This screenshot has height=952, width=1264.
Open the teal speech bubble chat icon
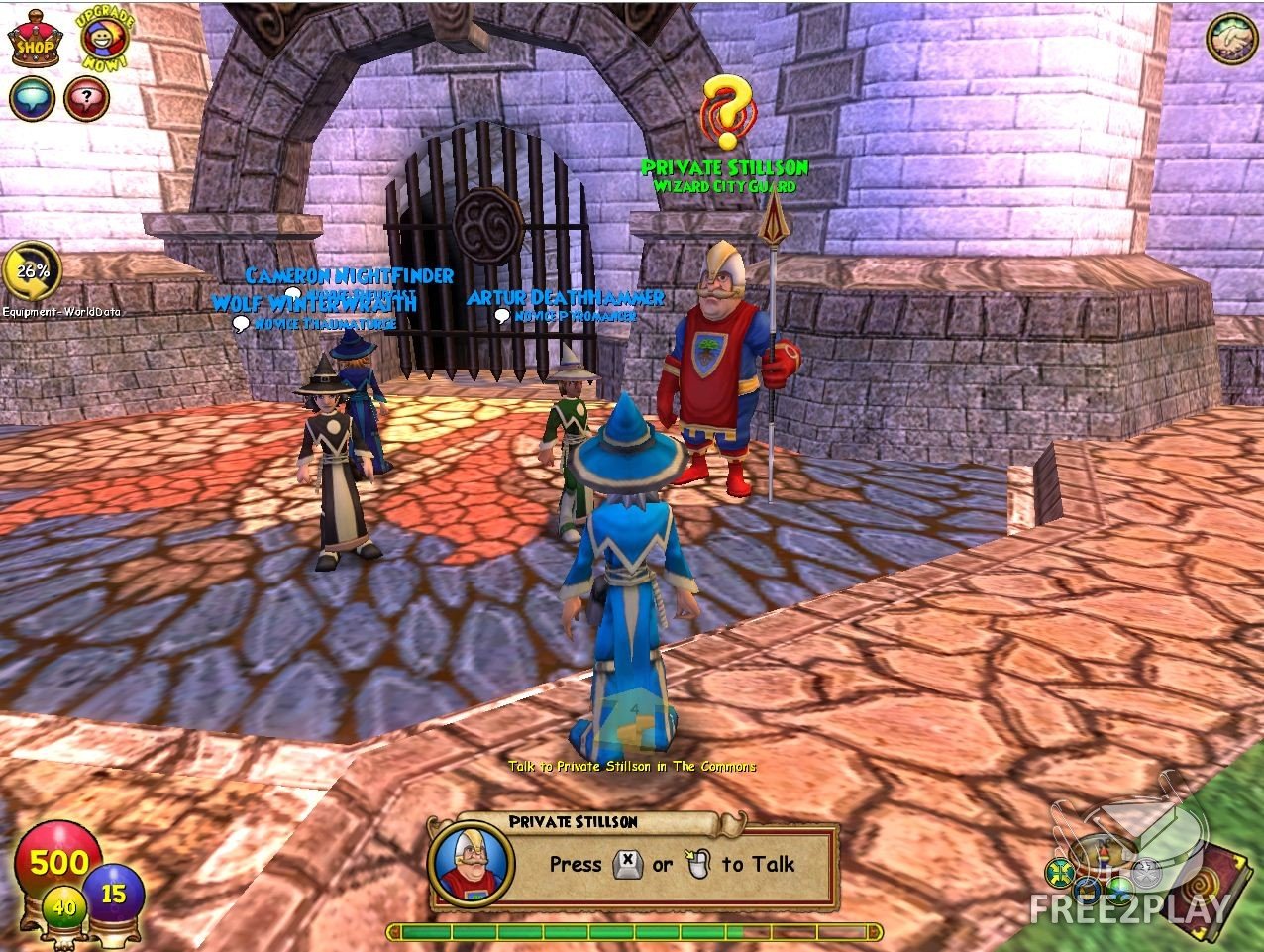(x=32, y=98)
